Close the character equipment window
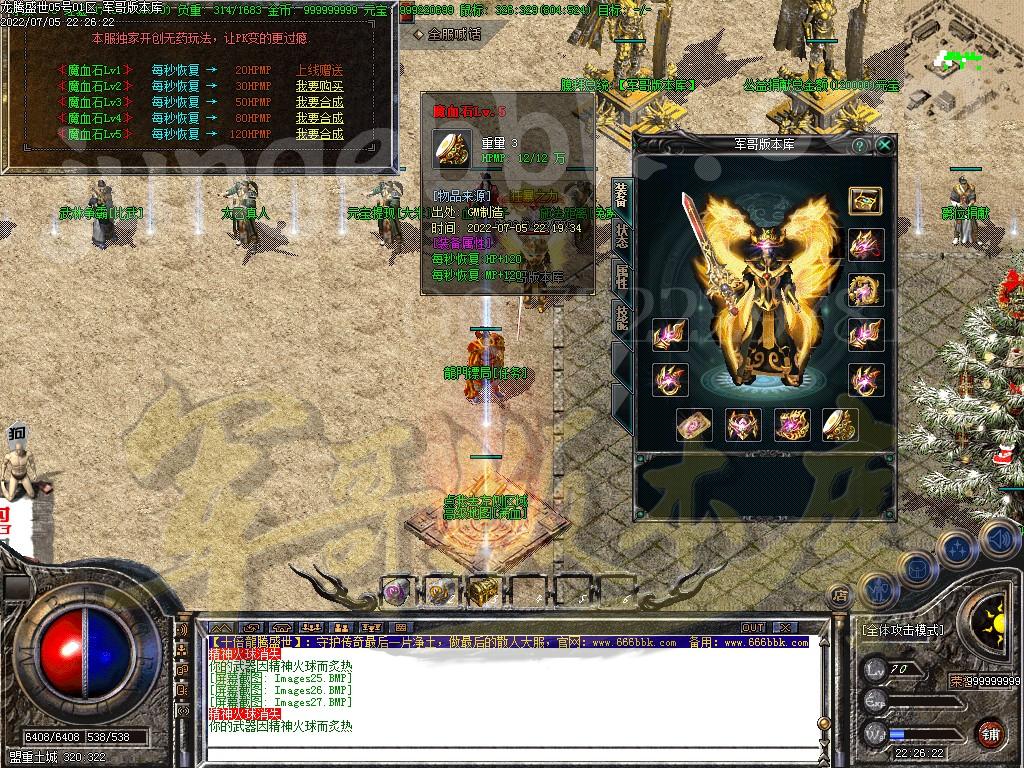The width and height of the screenshot is (1024, 768). (884, 145)
